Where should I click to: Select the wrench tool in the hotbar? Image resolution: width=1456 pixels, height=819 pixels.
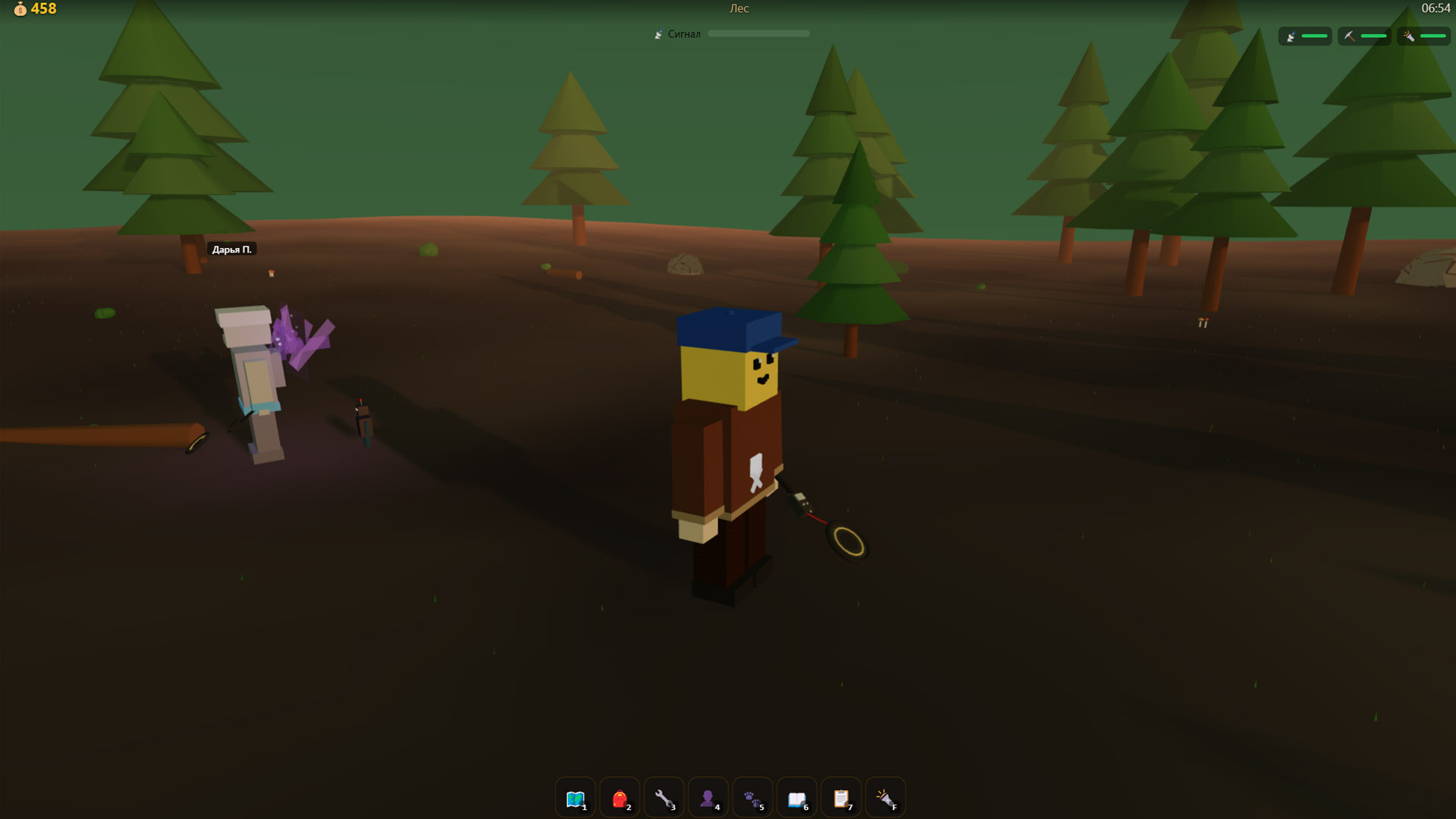[664, 797]
